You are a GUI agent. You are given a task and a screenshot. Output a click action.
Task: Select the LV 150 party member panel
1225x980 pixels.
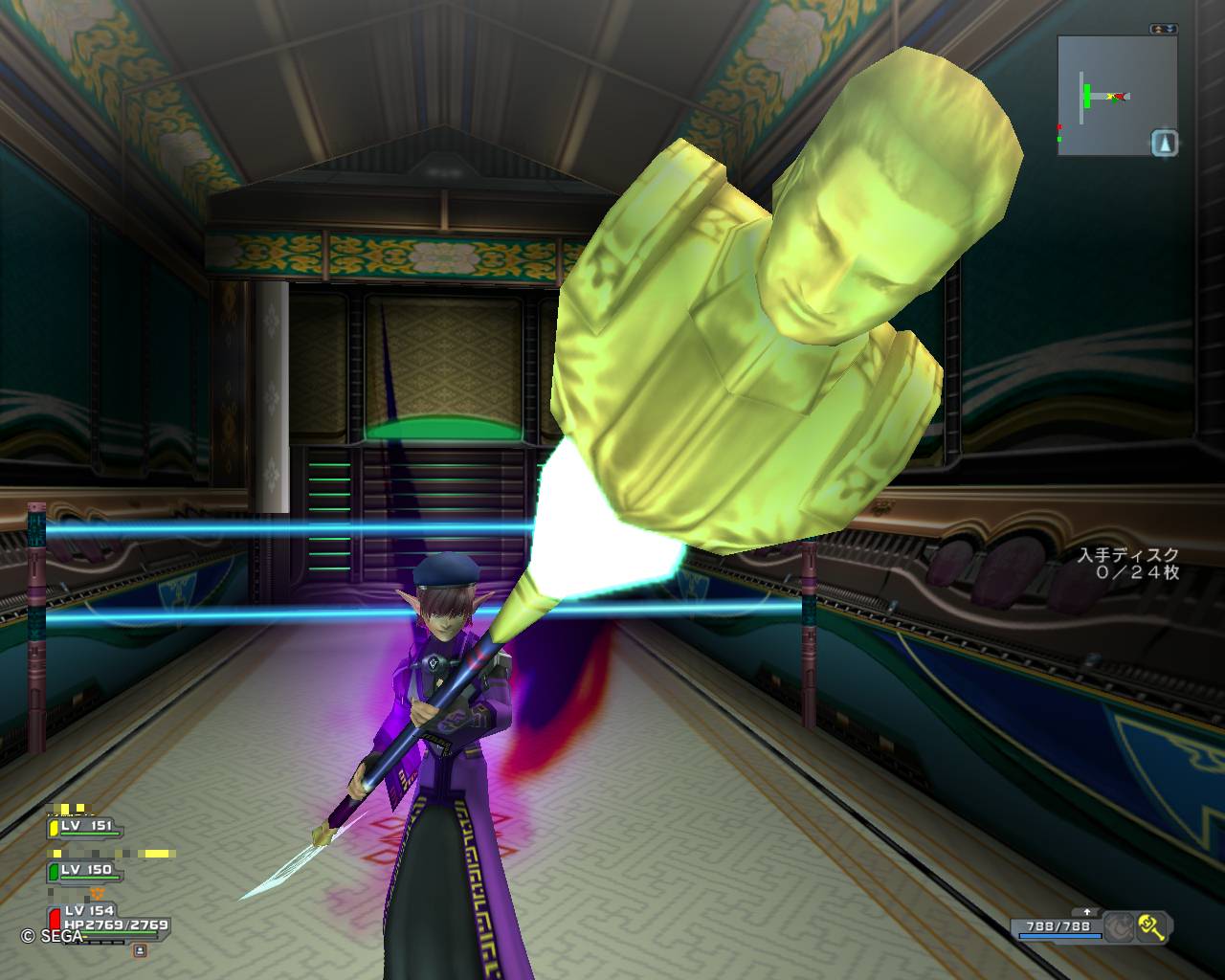tap(84, 871)
